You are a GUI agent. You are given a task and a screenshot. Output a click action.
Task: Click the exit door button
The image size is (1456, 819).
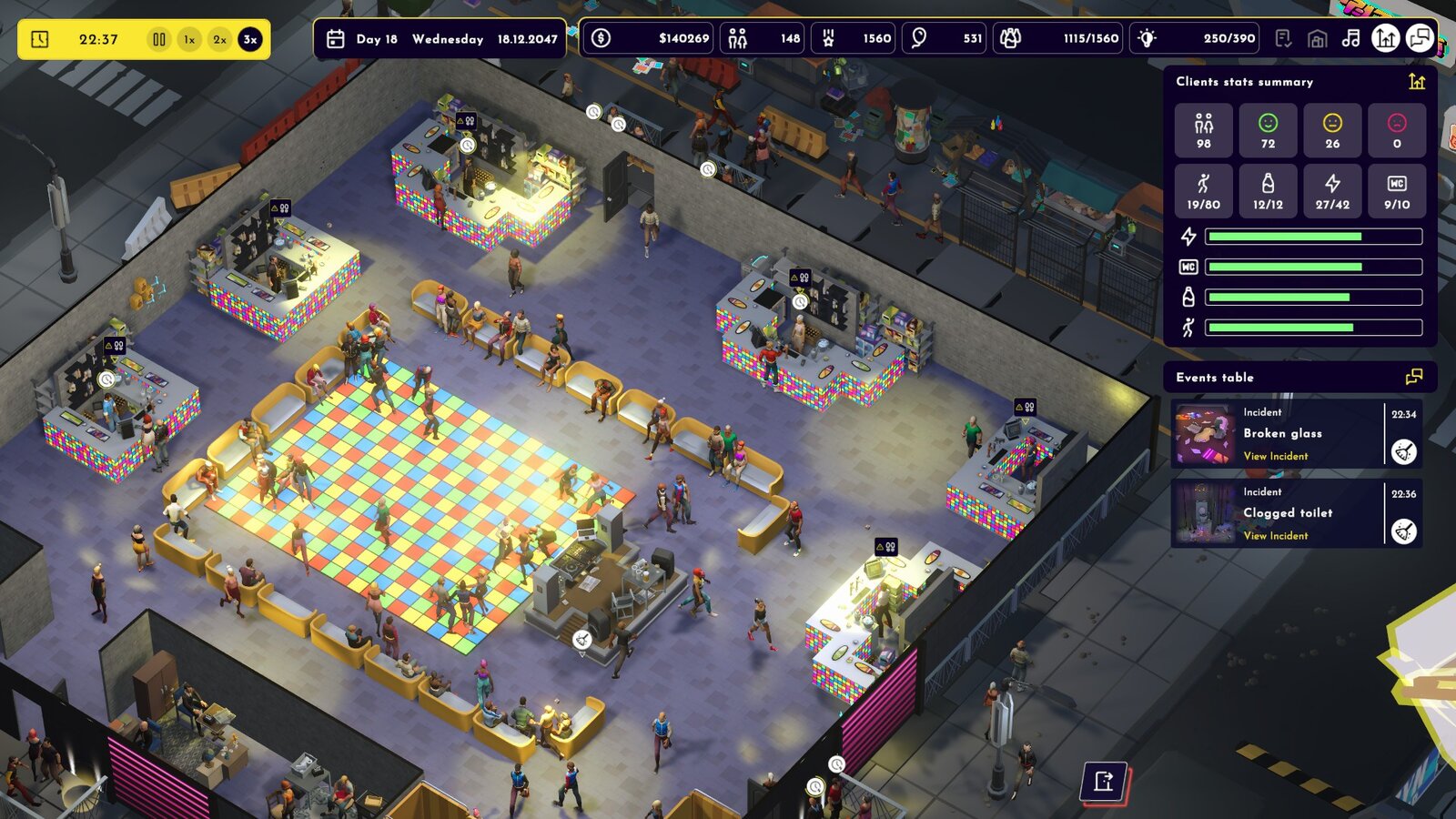pyautogui.click(x=1104, y=782)
